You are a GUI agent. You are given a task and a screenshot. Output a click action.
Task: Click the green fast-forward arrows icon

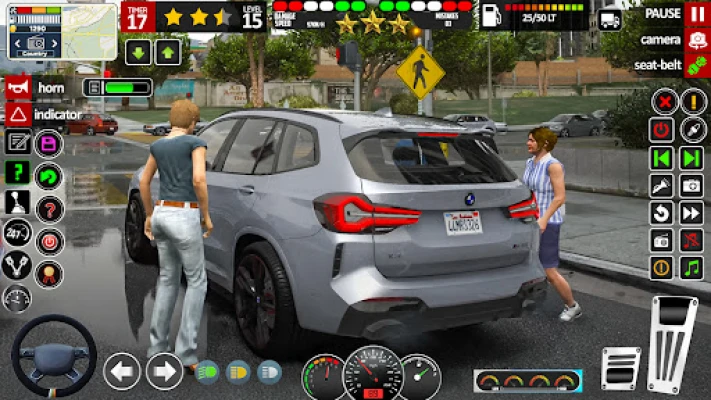pos(692,158)
